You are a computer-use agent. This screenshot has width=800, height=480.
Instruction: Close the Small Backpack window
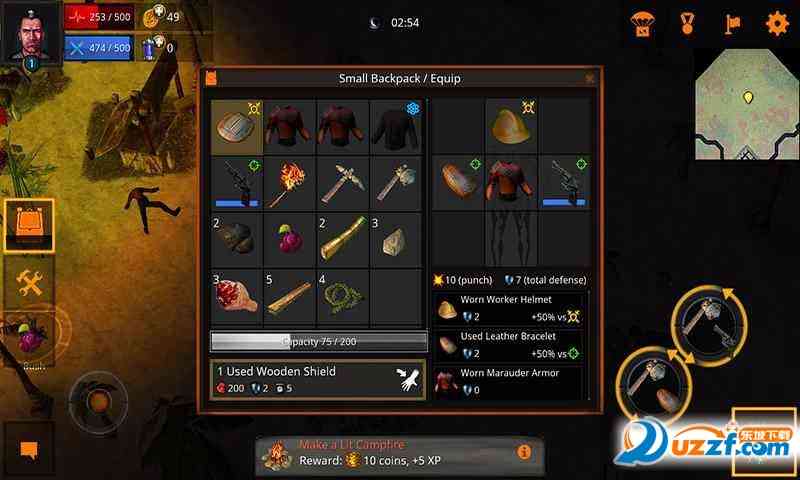point(589,77)
